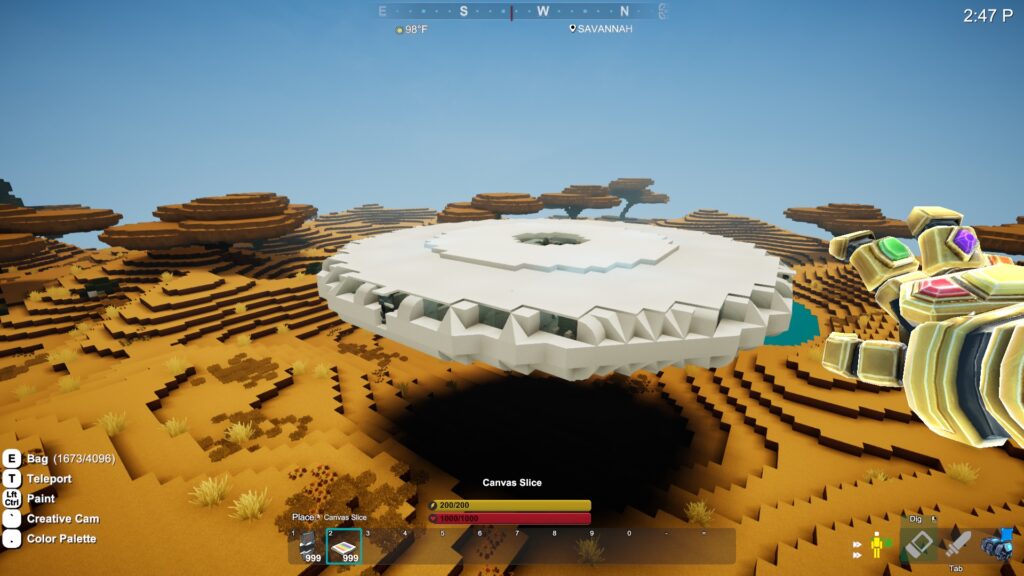The height and width of the screenshot is (576, 1024).
Task: Select the Canvas Slice hotbar slot
Action: pyautogui.click(x=344, y=546)
